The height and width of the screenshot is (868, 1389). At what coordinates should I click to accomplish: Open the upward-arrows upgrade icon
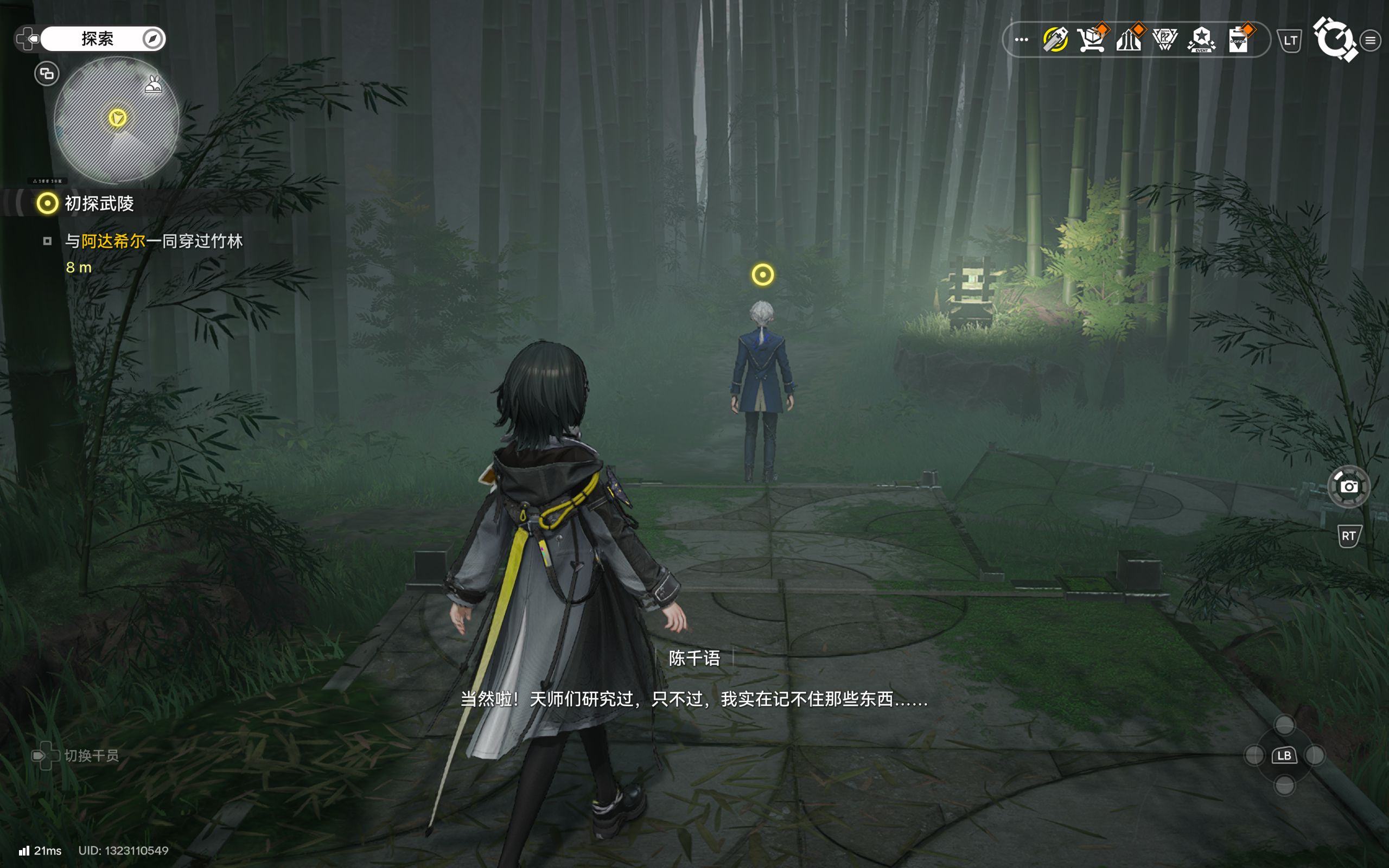coord(1129,40)
